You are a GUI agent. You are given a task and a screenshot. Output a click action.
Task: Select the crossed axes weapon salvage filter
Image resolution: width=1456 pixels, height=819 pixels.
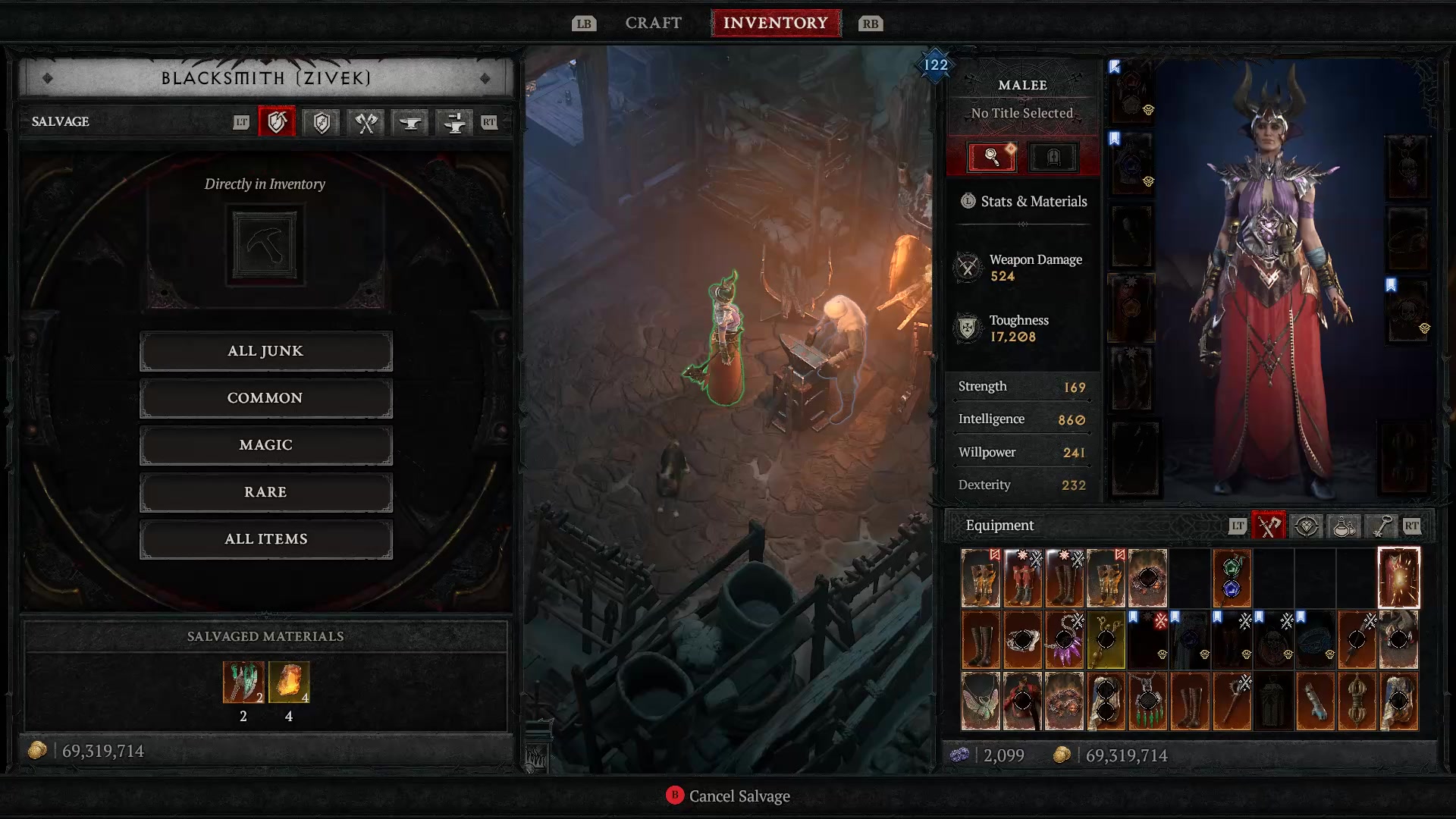(365, 122)
